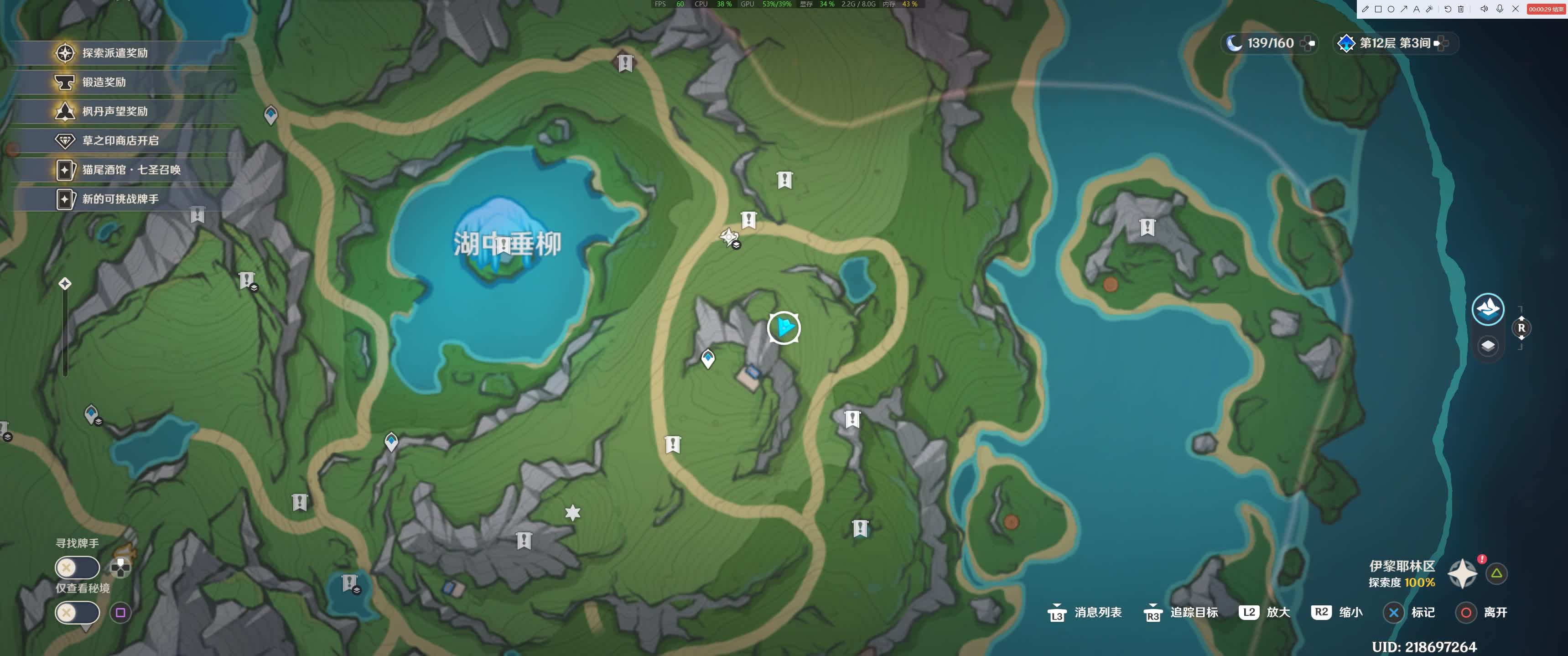Open 猫尾酒馆·七圣召唤 card game entry
The image size is (1568, 656).
[131, 170]
